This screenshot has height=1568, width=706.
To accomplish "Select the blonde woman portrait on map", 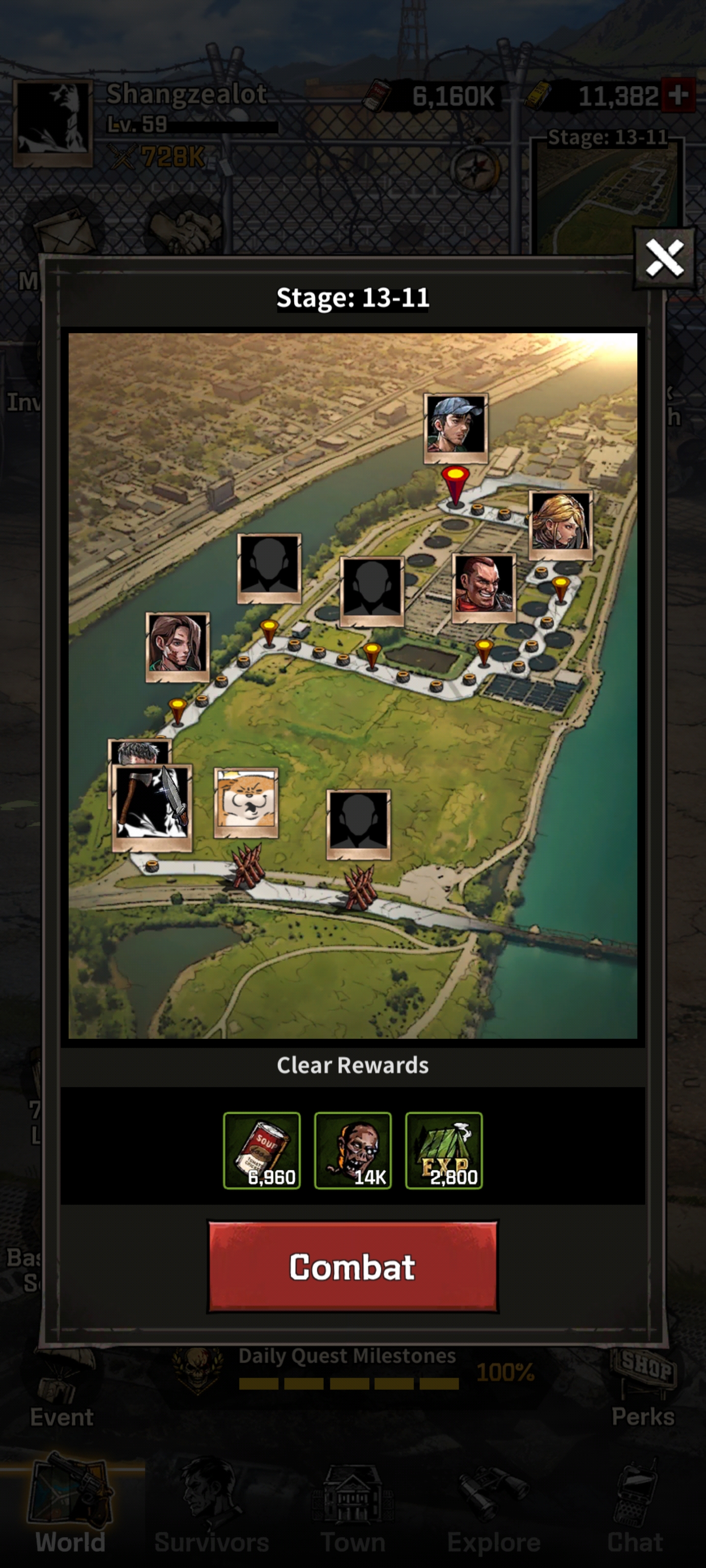I will click(x=560, y=522).
